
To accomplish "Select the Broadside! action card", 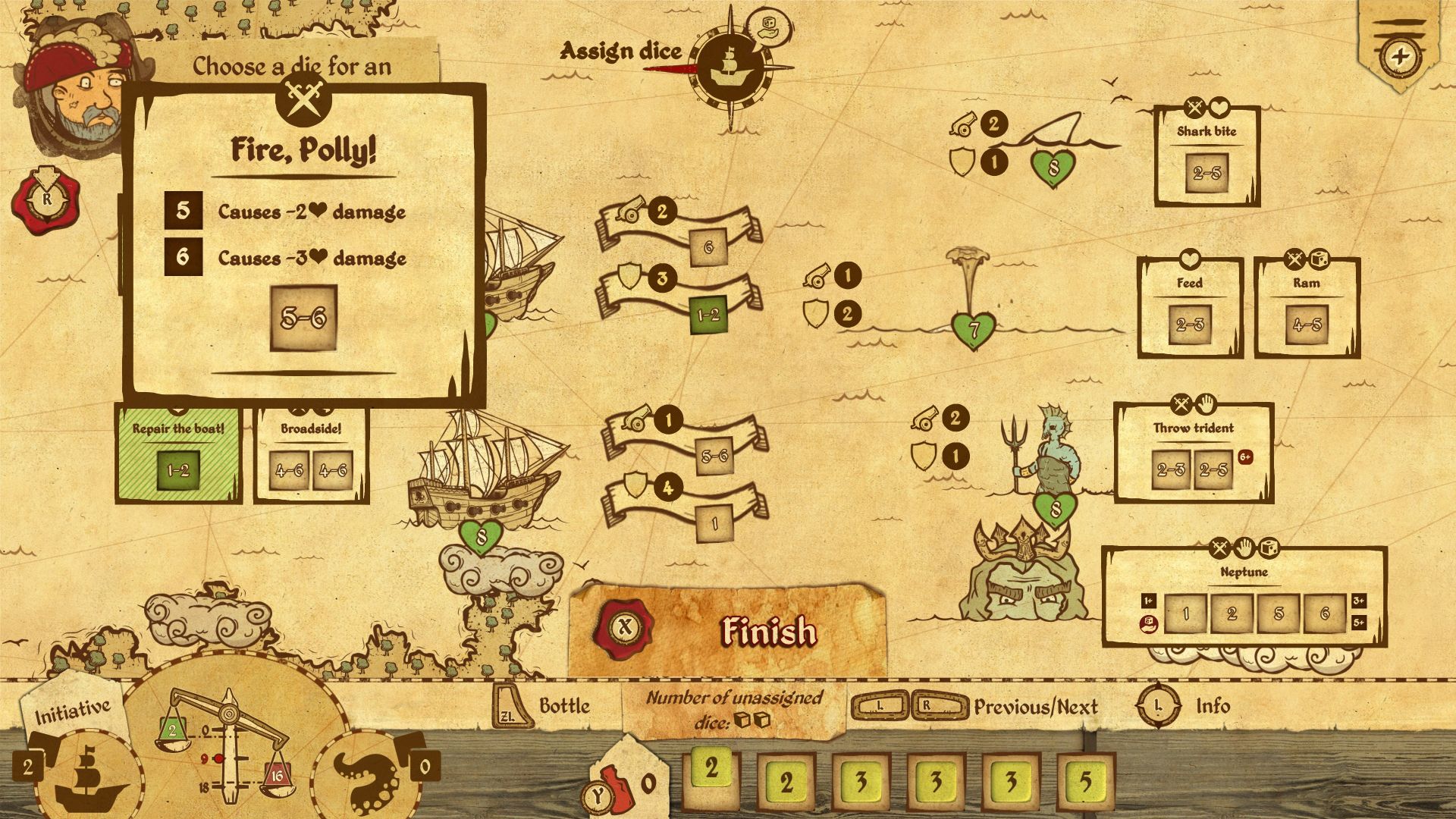I will pos(311,455).
